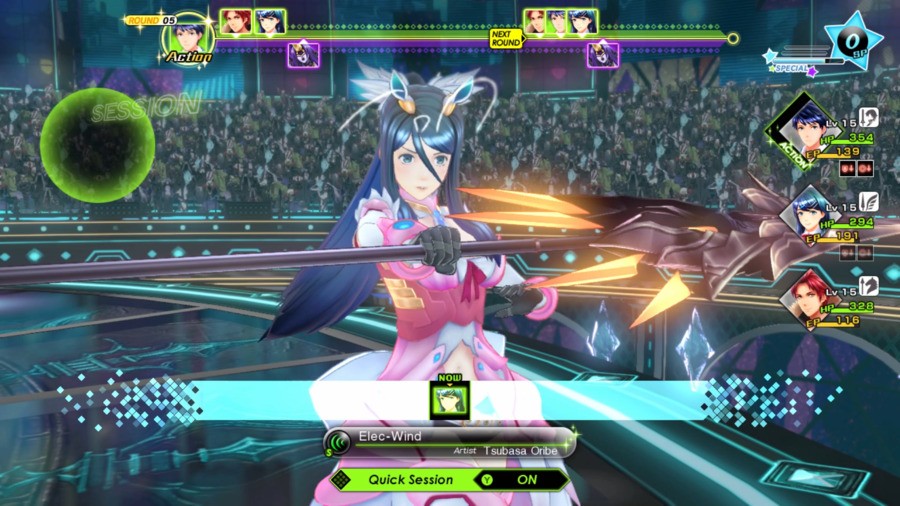Viewport: 900px width, 506px height.
Task: Open the SP star counter
Action: click(852, 42)
